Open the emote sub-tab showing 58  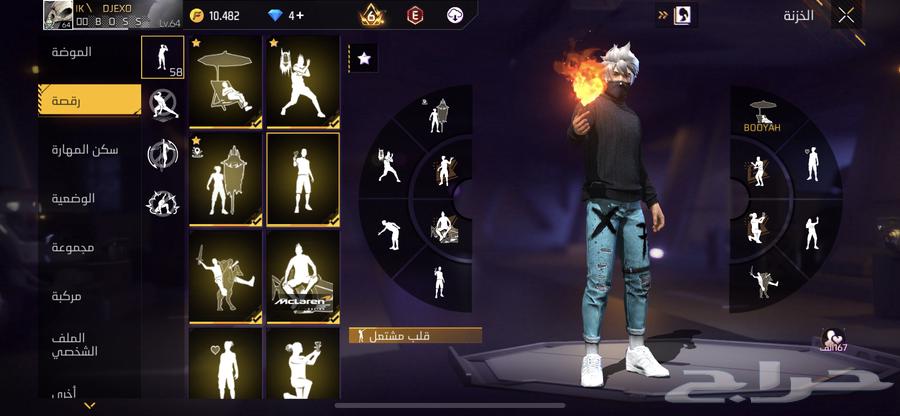pyautogui.click(x=163, y=58)
